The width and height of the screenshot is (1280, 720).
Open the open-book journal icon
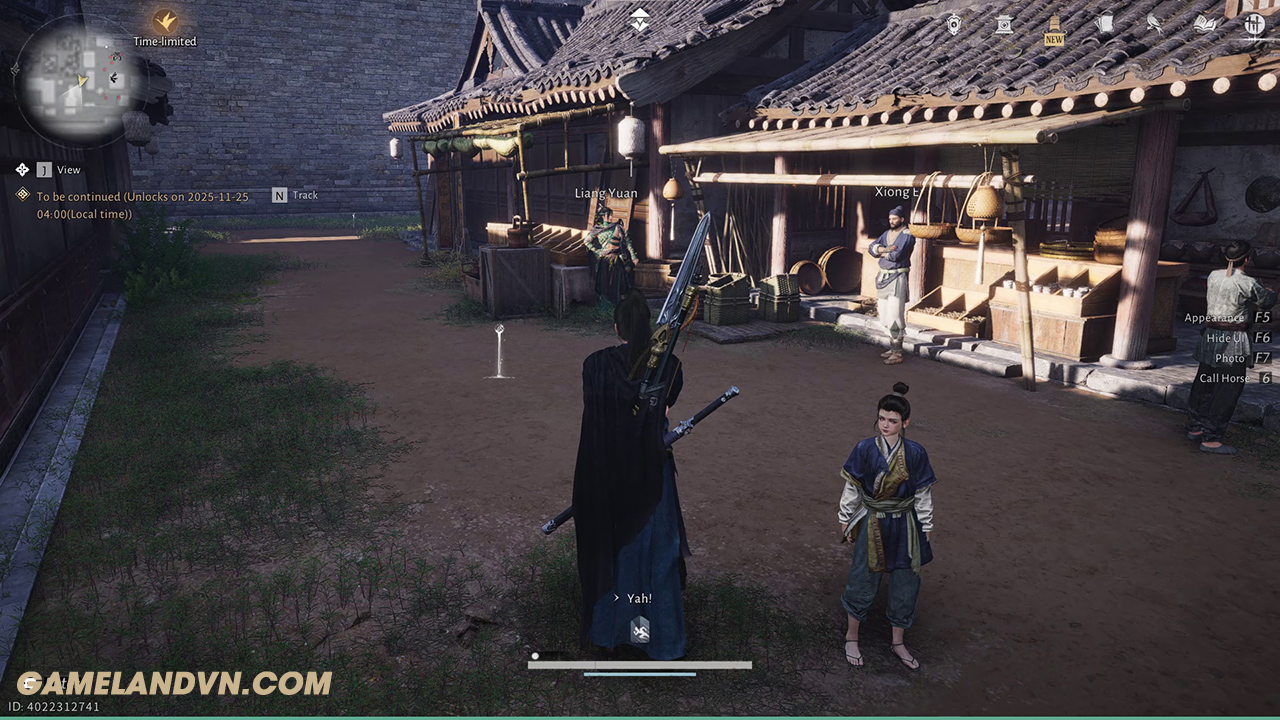1204,25
